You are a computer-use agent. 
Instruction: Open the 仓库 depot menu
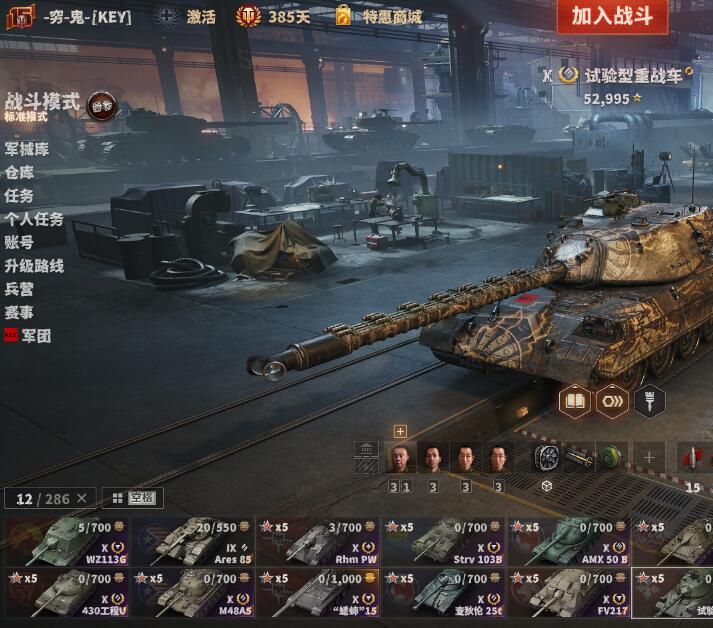tap(19, 172)
